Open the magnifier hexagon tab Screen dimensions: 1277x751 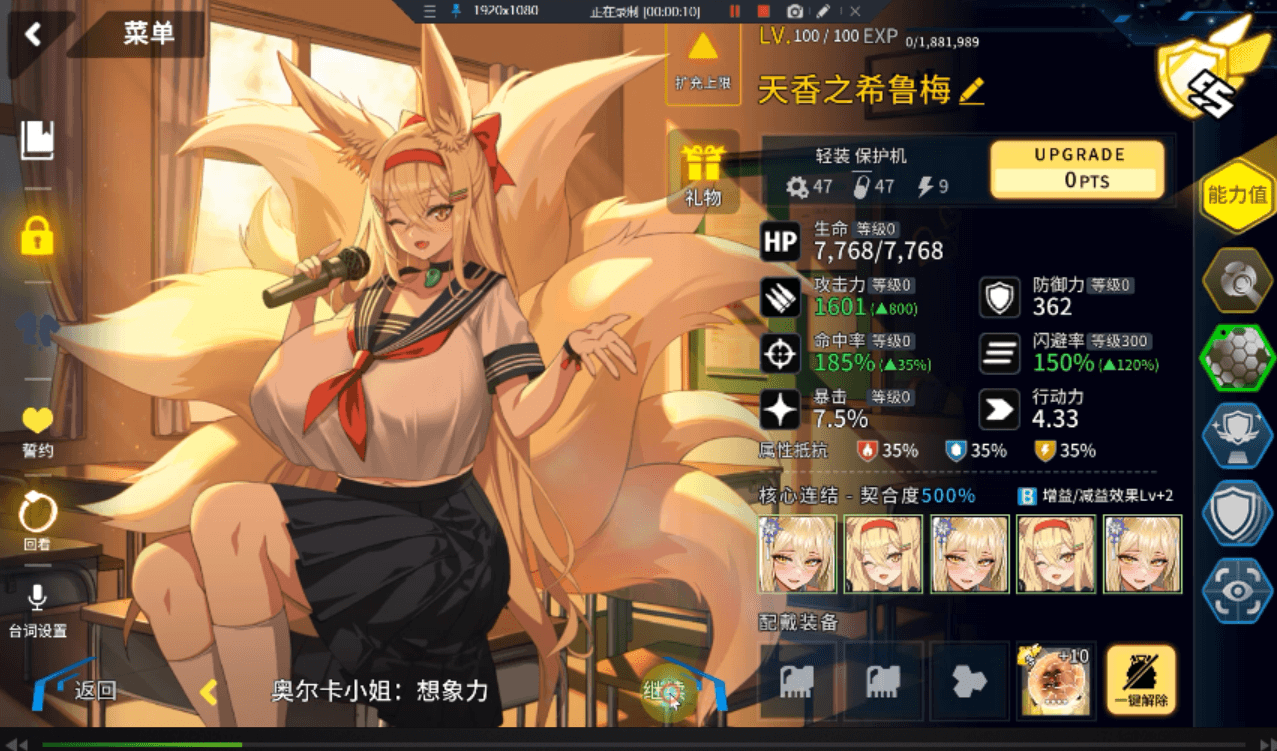pyautogui.click(x=1238, y=283)
